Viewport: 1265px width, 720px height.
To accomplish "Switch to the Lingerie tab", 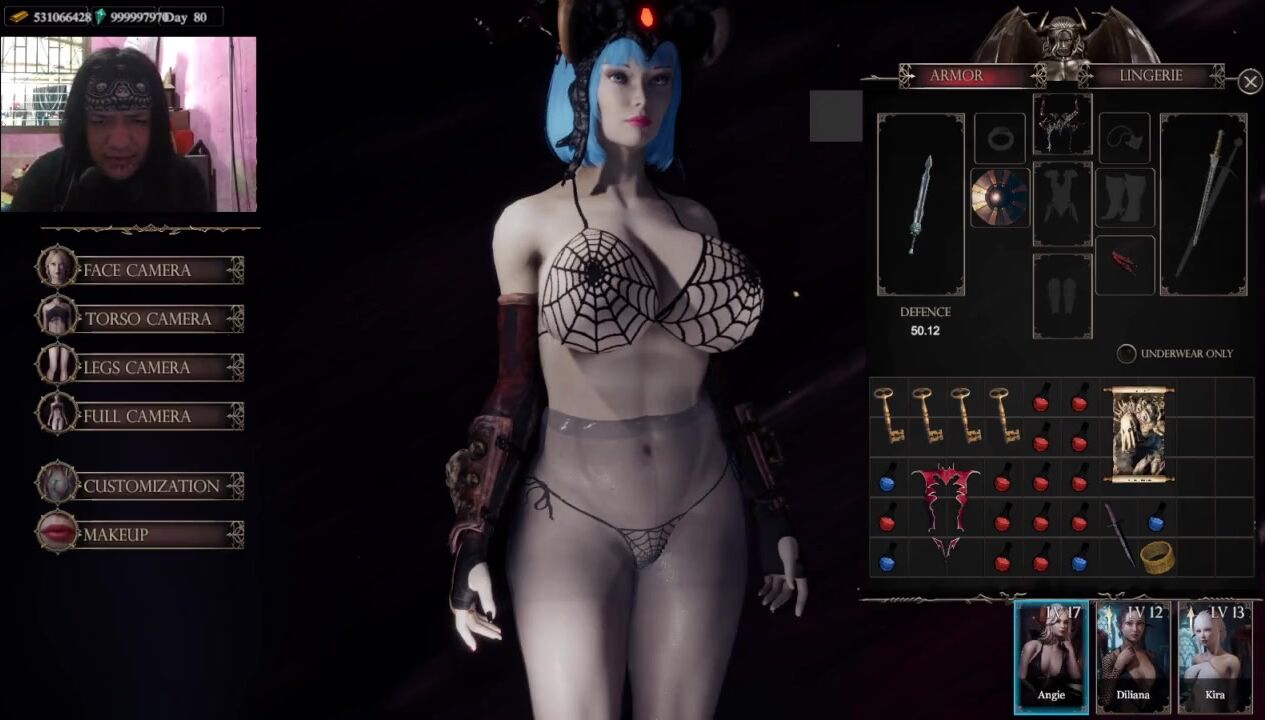I will point(1150,76).
